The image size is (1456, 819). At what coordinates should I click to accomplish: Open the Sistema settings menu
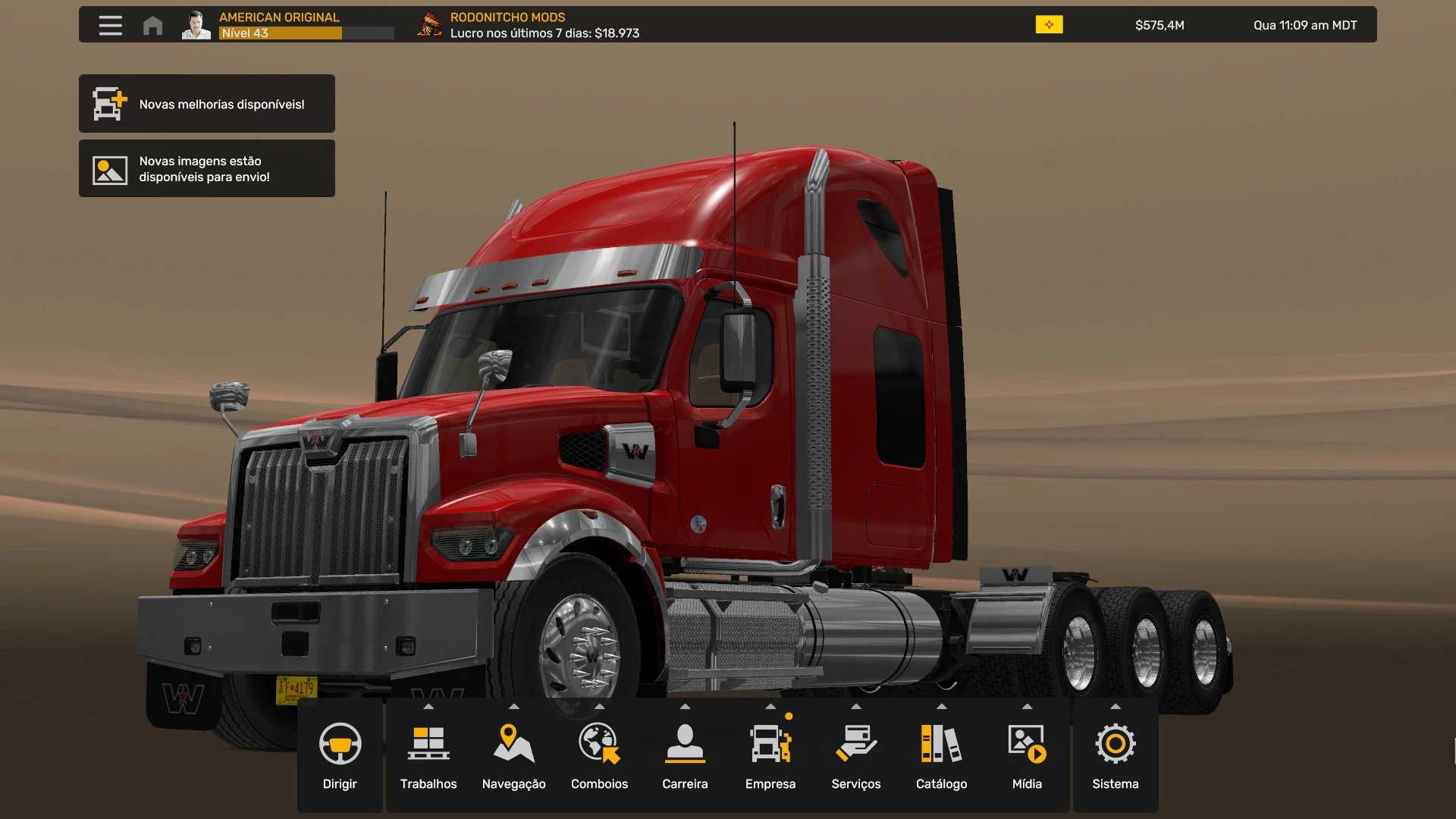(x=1116, y=756)
